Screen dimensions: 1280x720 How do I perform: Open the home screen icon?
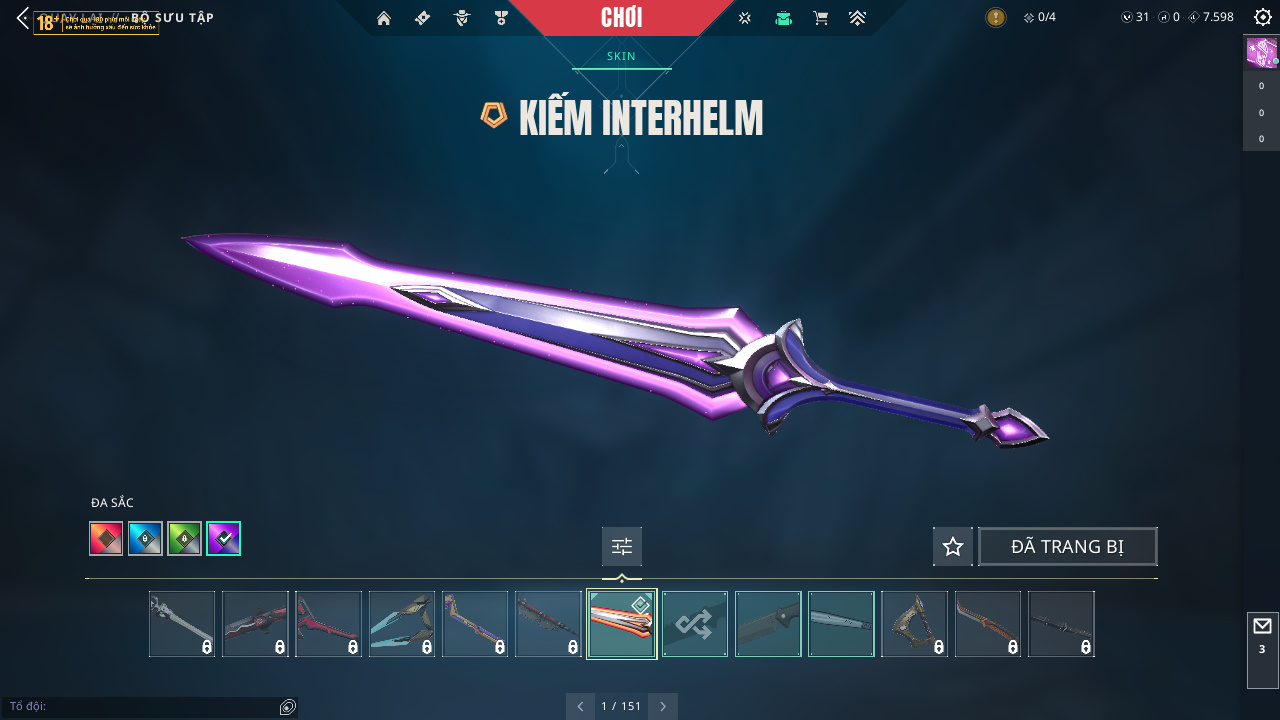click(x=384, y=18)
